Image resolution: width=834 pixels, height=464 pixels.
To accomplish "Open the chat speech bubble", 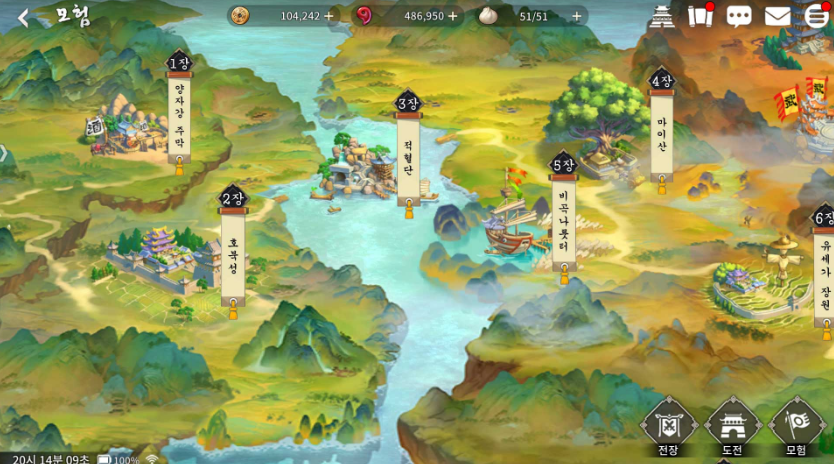I will (x=739, y=17).
